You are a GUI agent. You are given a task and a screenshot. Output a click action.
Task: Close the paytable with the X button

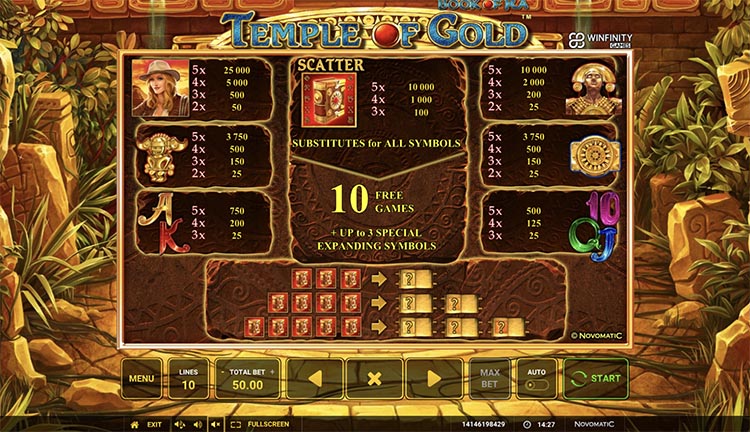[x=374, y=379]
